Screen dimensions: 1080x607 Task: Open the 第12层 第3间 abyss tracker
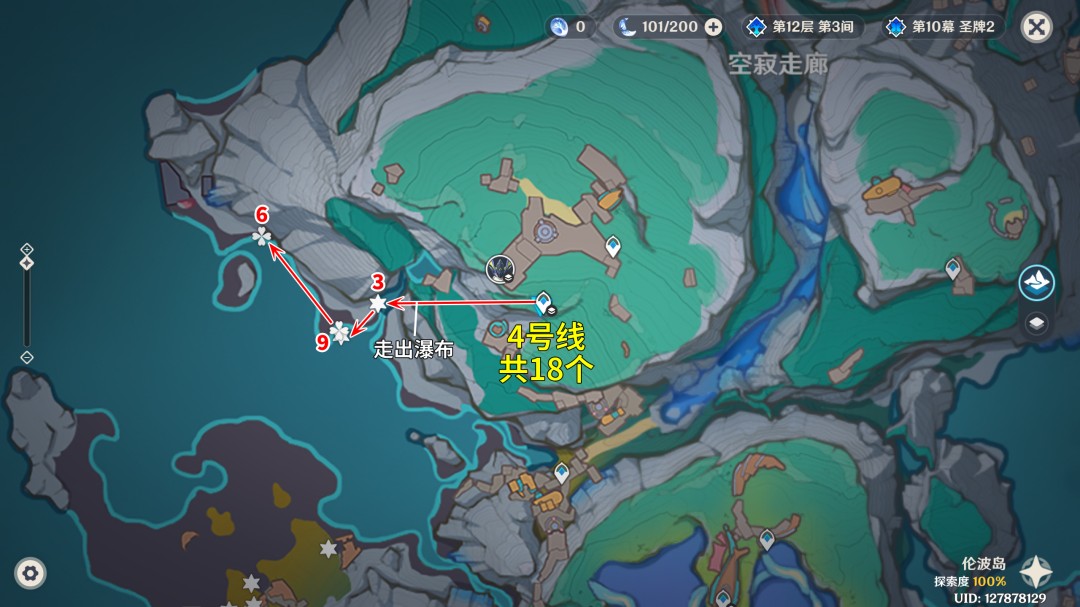(x=800, y=27)
